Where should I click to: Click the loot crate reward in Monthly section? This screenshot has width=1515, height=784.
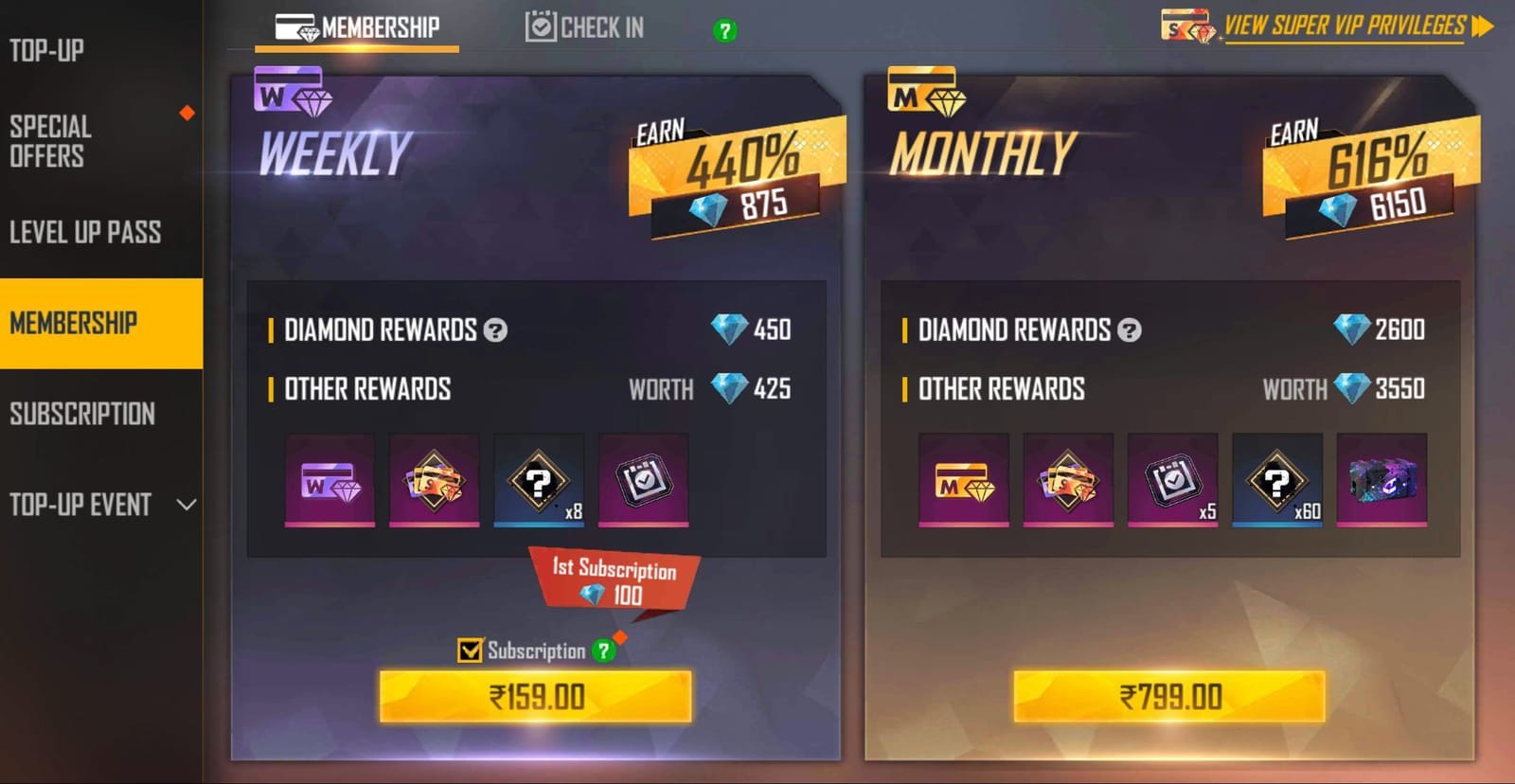pos(1382,481)
